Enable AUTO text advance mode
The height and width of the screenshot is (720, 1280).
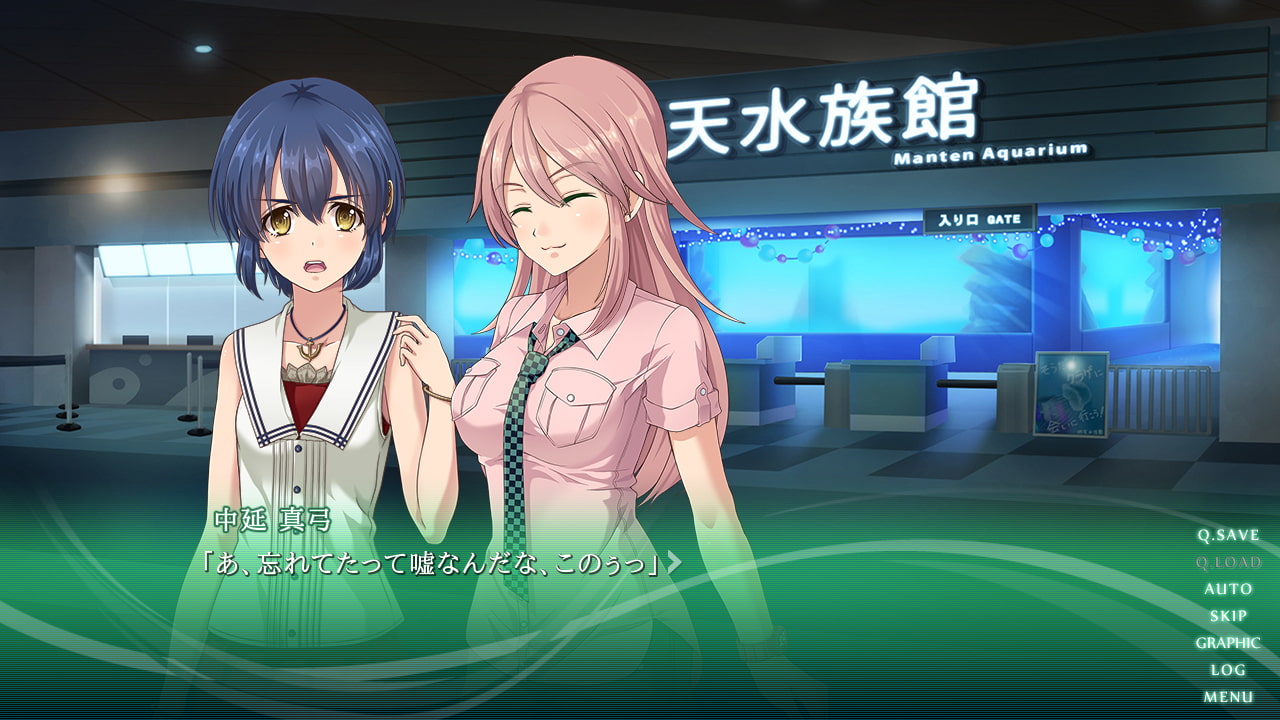click(x=1228, y=589)
